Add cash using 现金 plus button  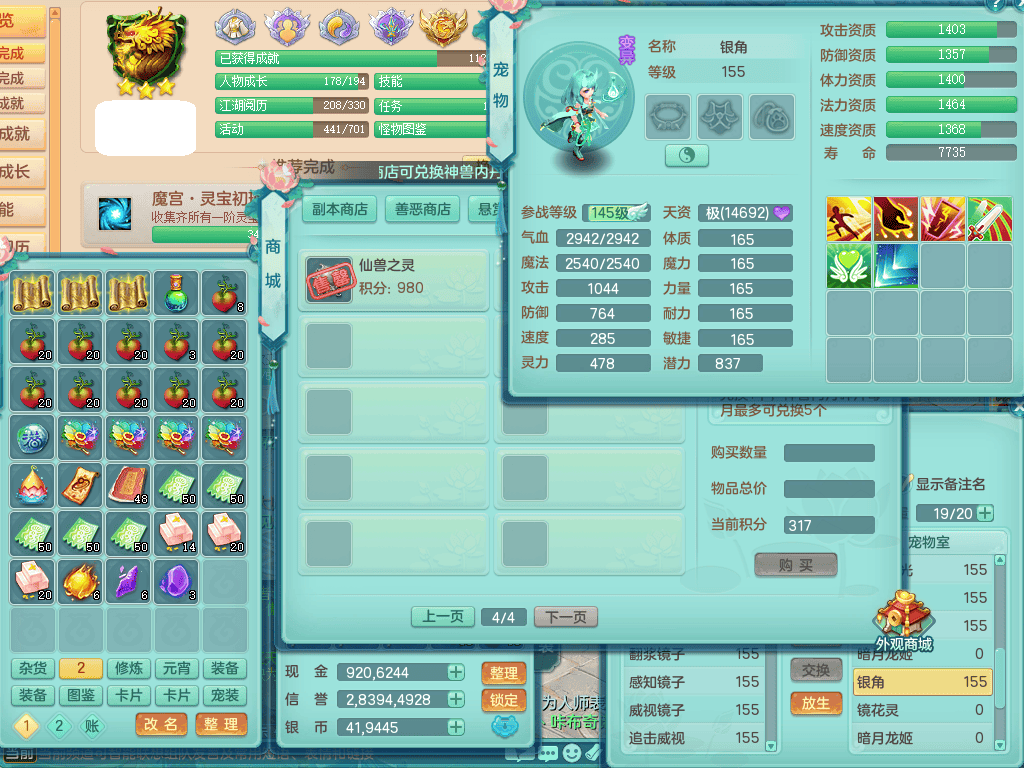point(456,672)
